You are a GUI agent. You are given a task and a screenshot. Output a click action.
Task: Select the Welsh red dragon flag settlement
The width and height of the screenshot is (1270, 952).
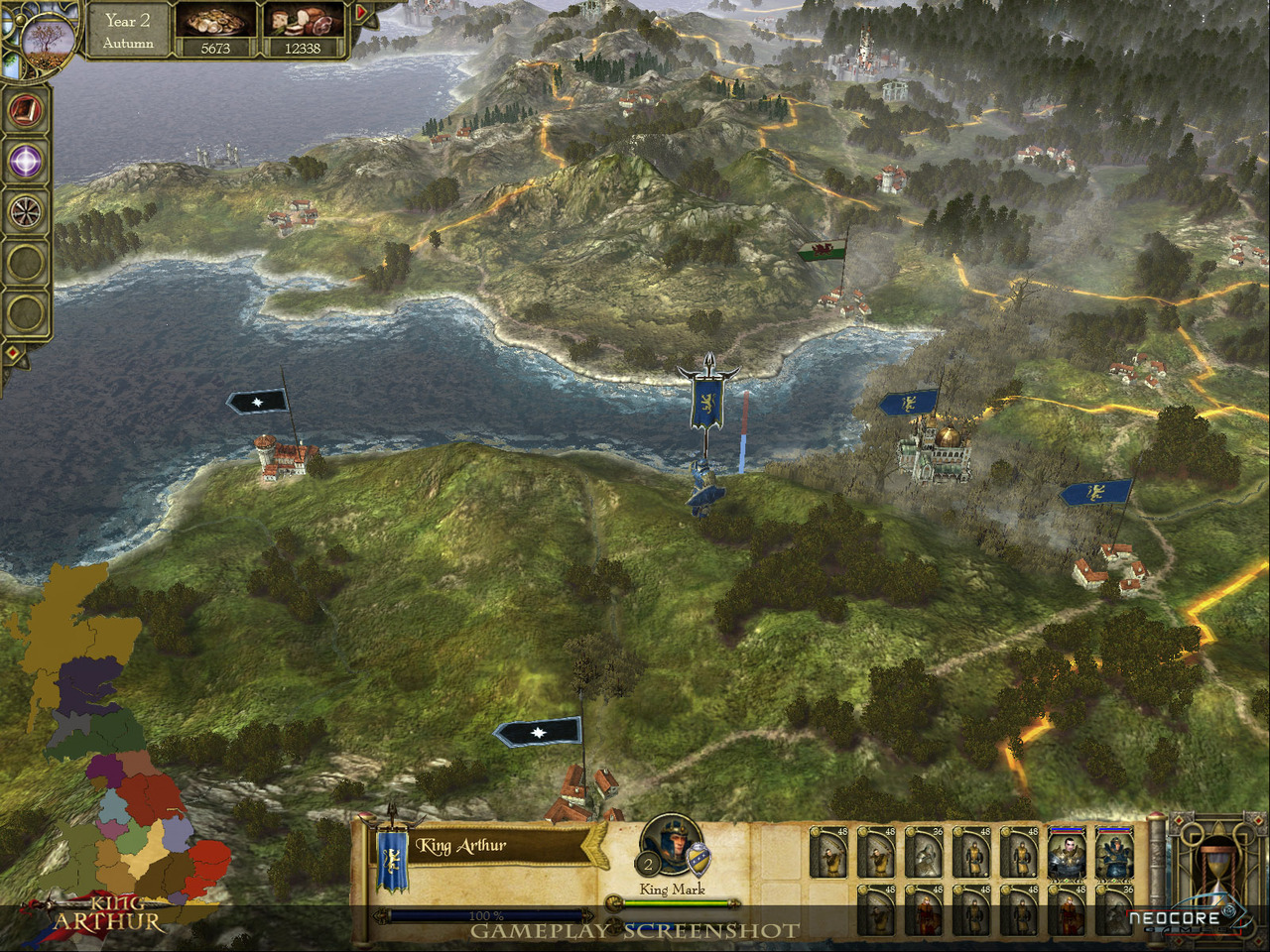pyautogui.click(x=825, y=249)
